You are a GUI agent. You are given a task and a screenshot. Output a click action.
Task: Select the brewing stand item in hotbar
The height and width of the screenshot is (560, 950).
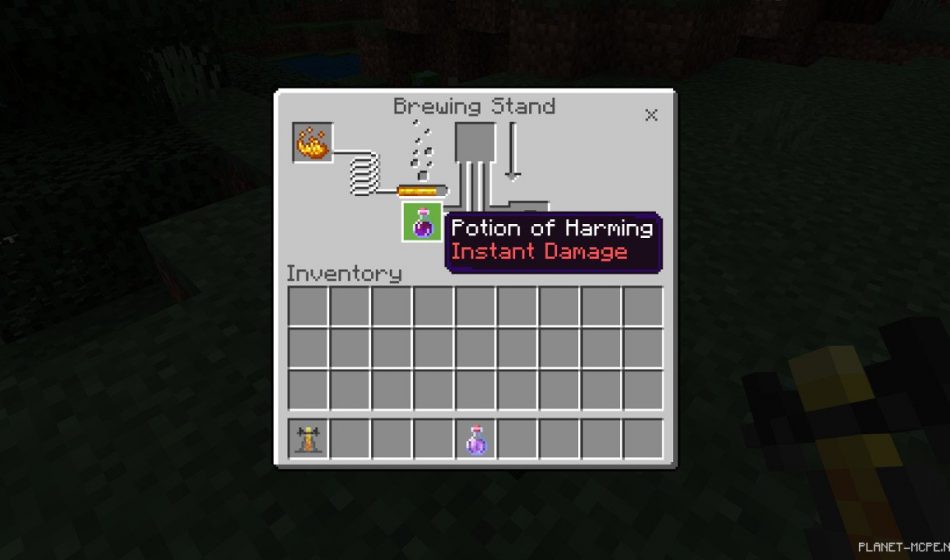[x=308, y=439]
